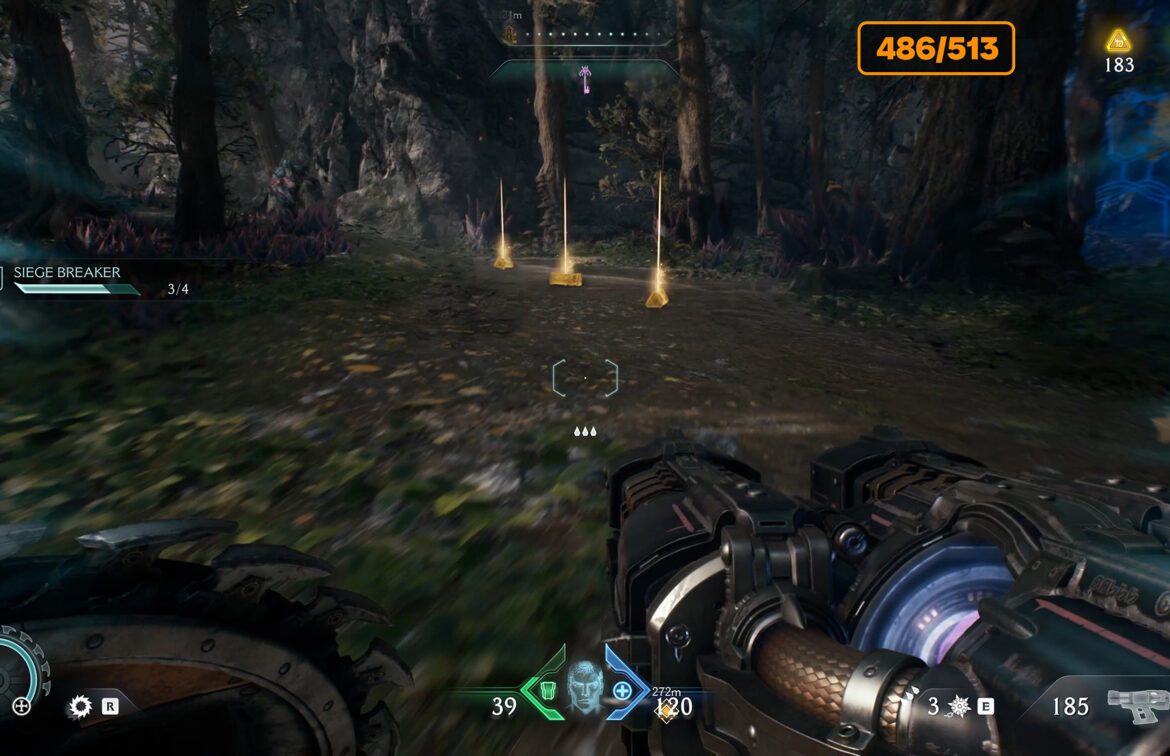Viewport: 1170px width, 756px height.
Task: Click the crosshair circle icon beside saw gauge
Action: click(x=21, y=706)
